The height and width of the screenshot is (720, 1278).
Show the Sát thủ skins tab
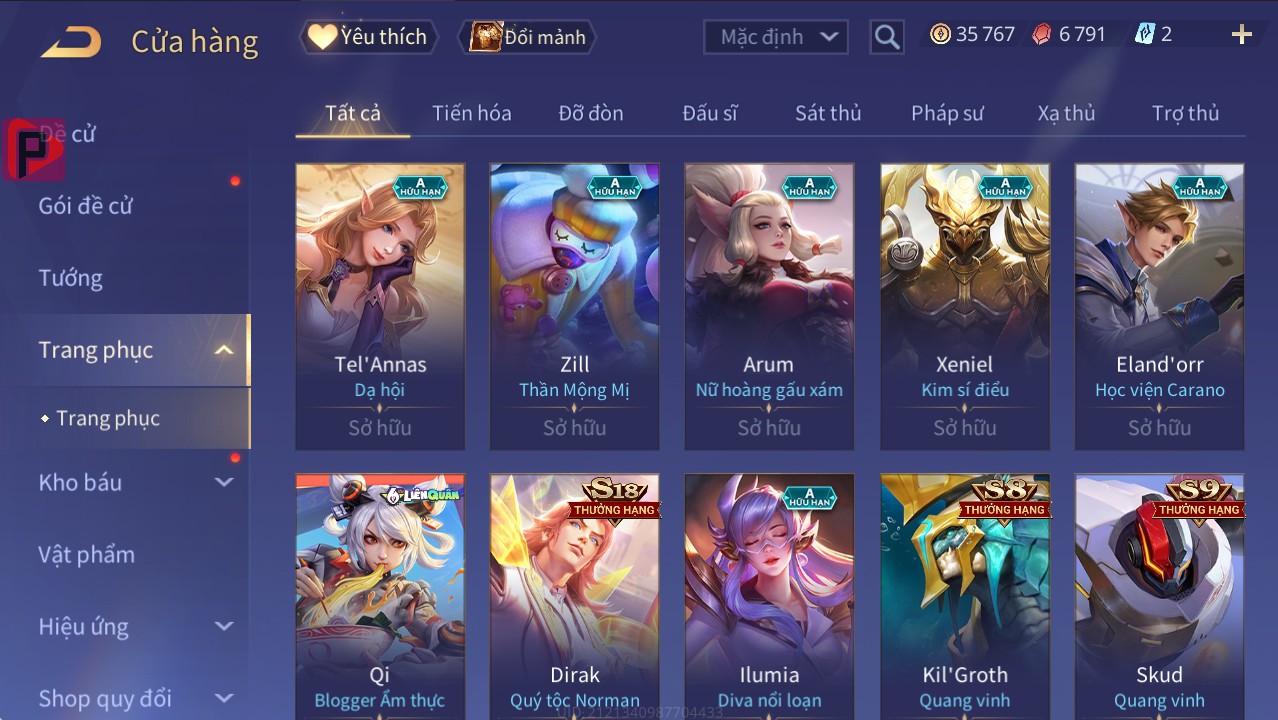pos(827,113)
